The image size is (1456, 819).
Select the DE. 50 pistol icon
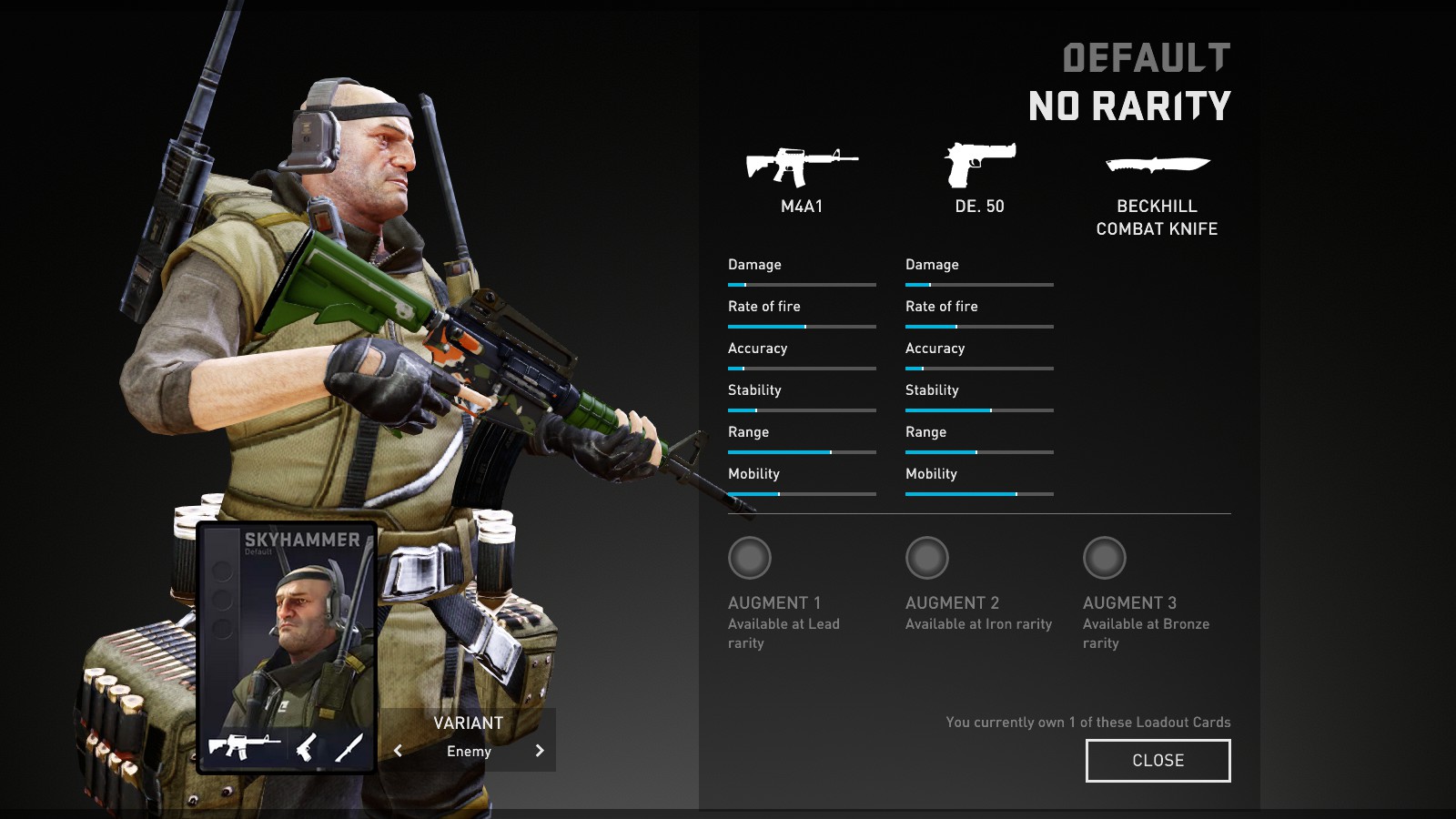[x=979, y=165]
